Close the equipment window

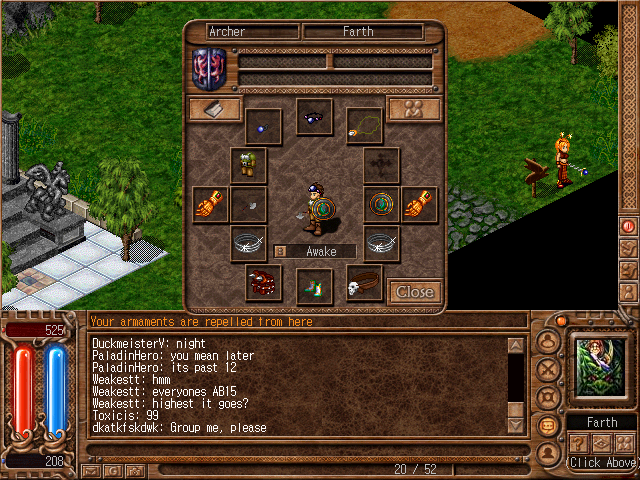tap(414, 291)
